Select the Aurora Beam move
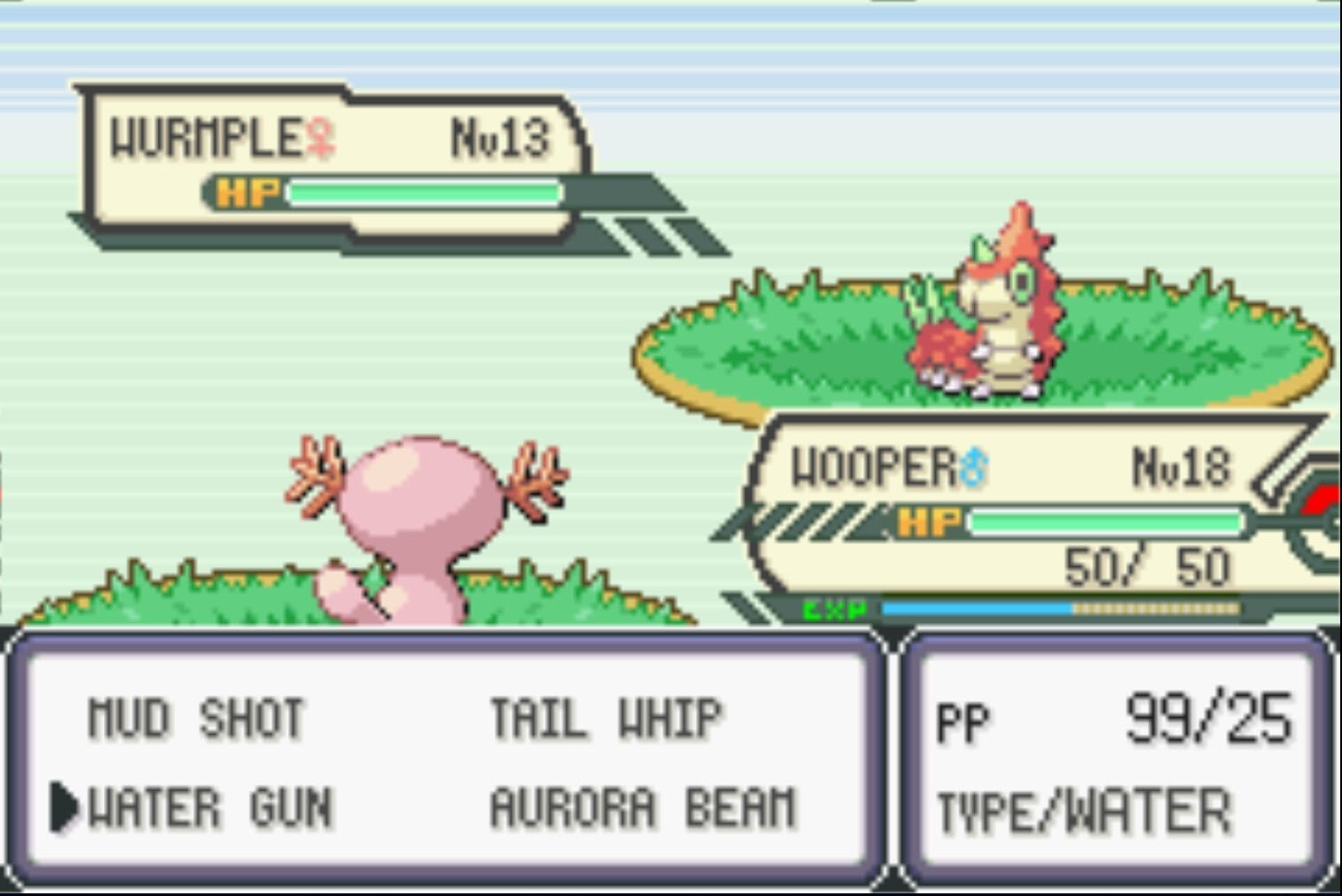1342x896 pixels. click(644, 807)
